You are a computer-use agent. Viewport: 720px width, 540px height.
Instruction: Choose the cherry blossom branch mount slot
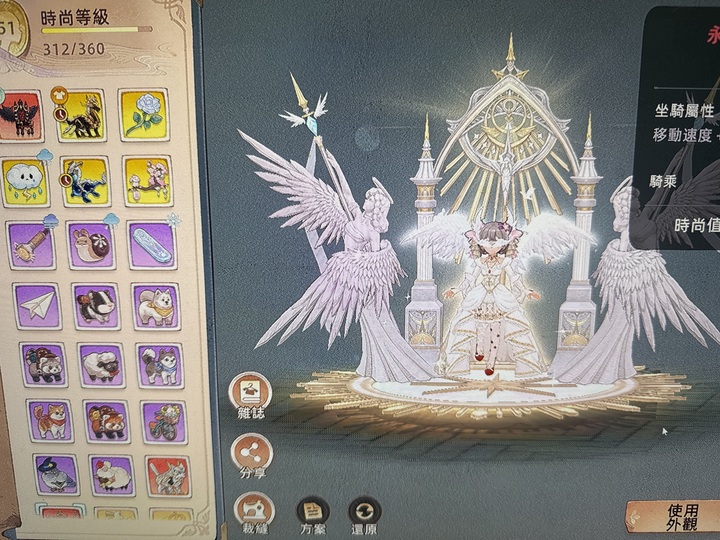coord(147,179)
